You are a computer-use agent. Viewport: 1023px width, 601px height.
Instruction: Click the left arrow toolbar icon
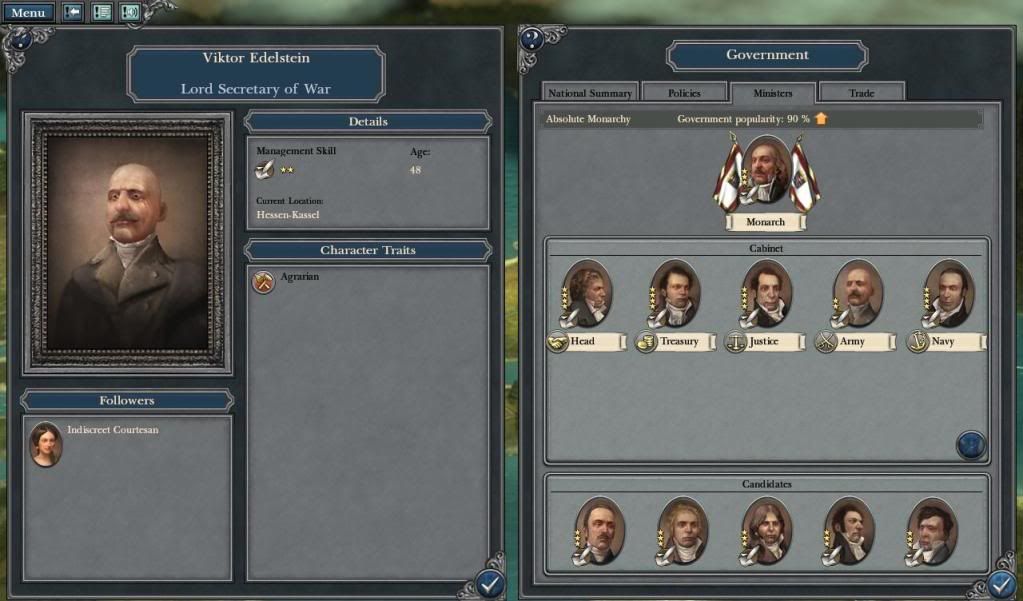coord(73,13)
